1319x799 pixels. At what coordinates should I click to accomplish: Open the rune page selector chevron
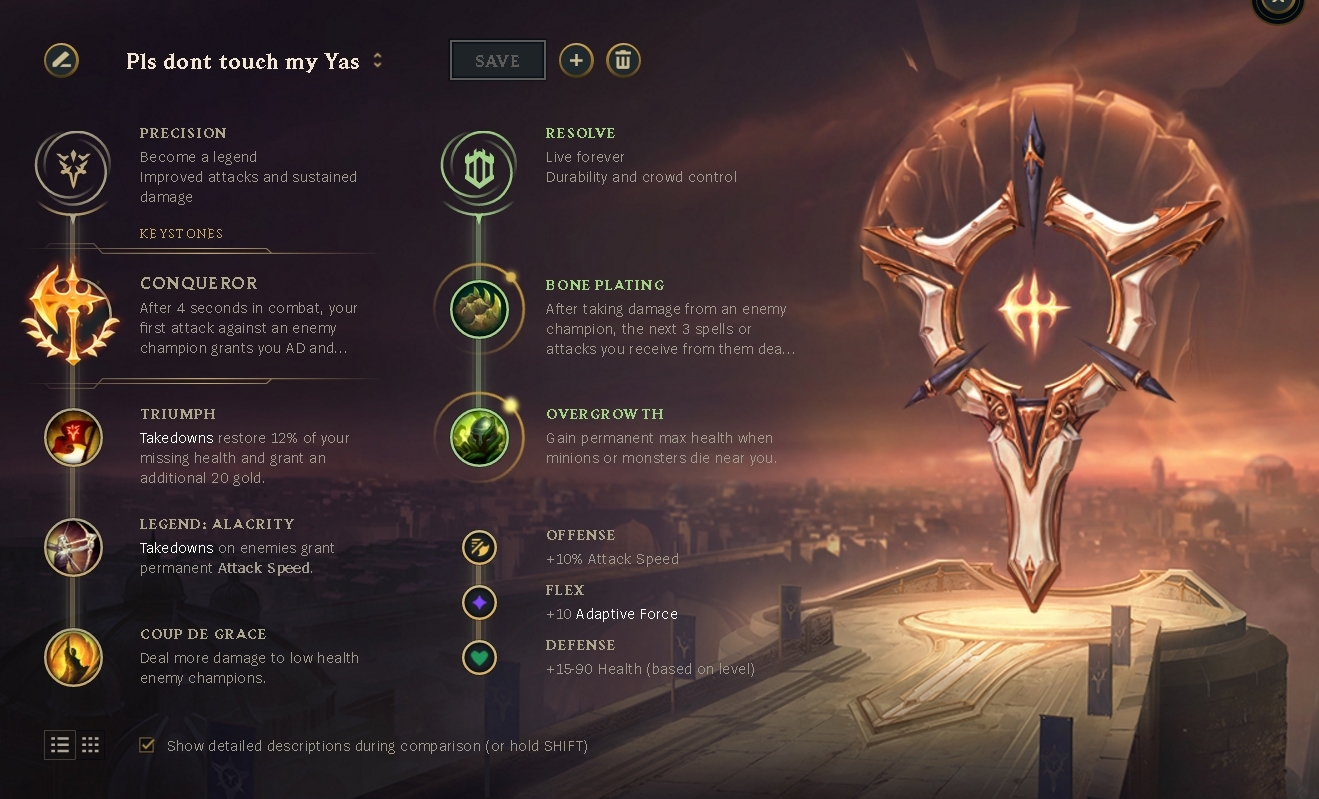pos(377,60)
